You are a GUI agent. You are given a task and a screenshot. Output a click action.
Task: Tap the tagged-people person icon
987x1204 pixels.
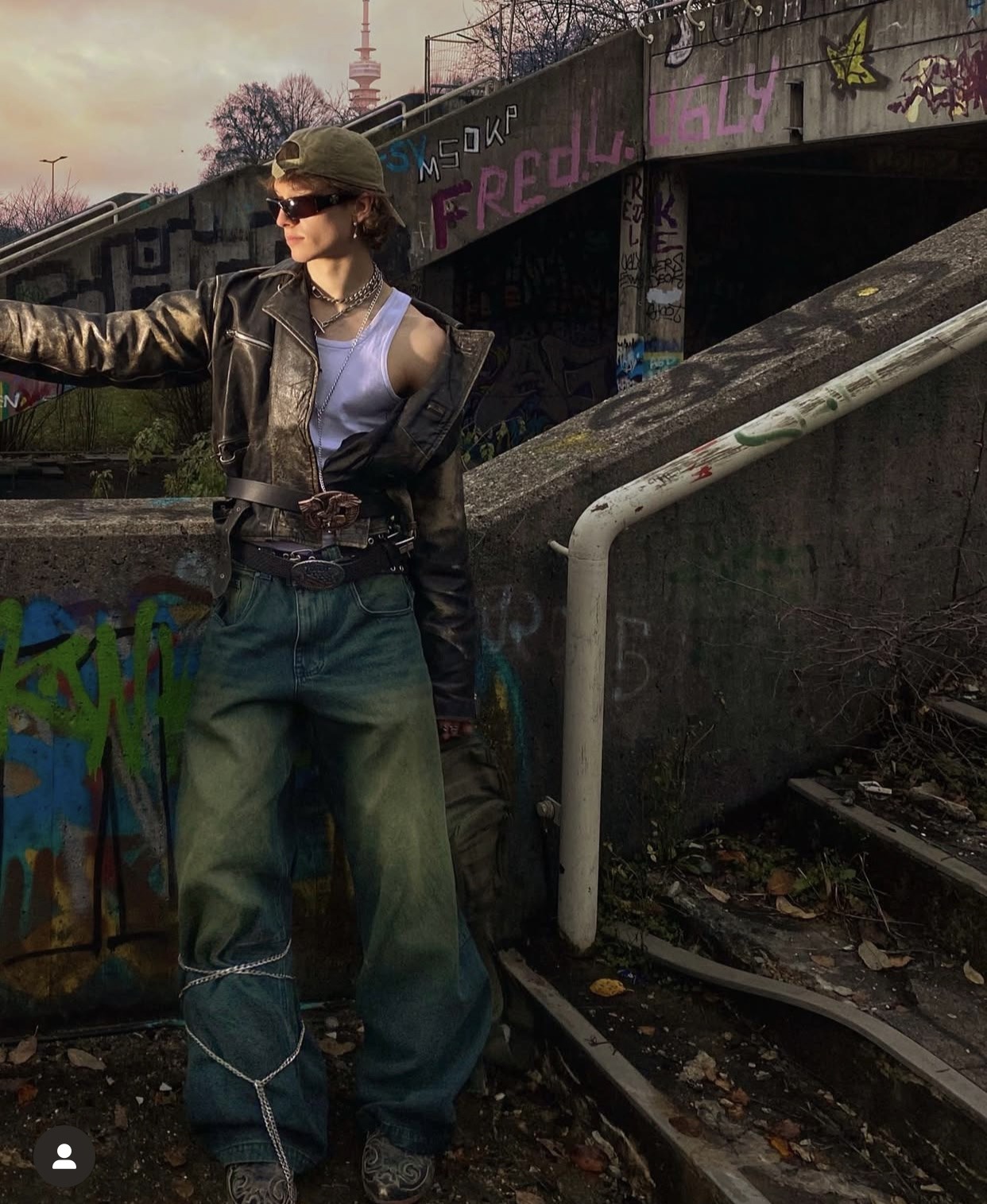point(64,1156)
